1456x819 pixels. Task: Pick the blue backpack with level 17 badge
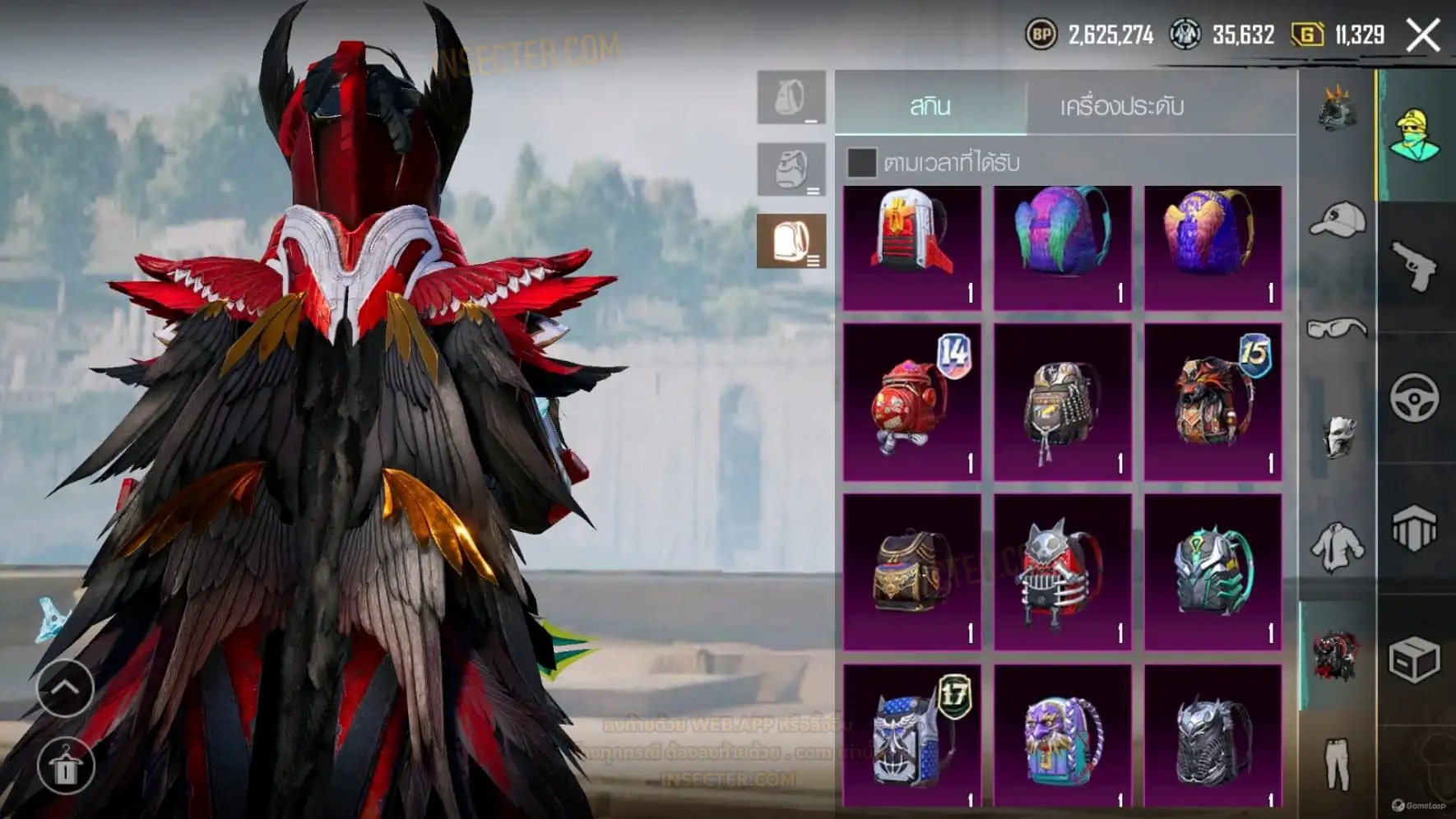[x=912, y=736]
